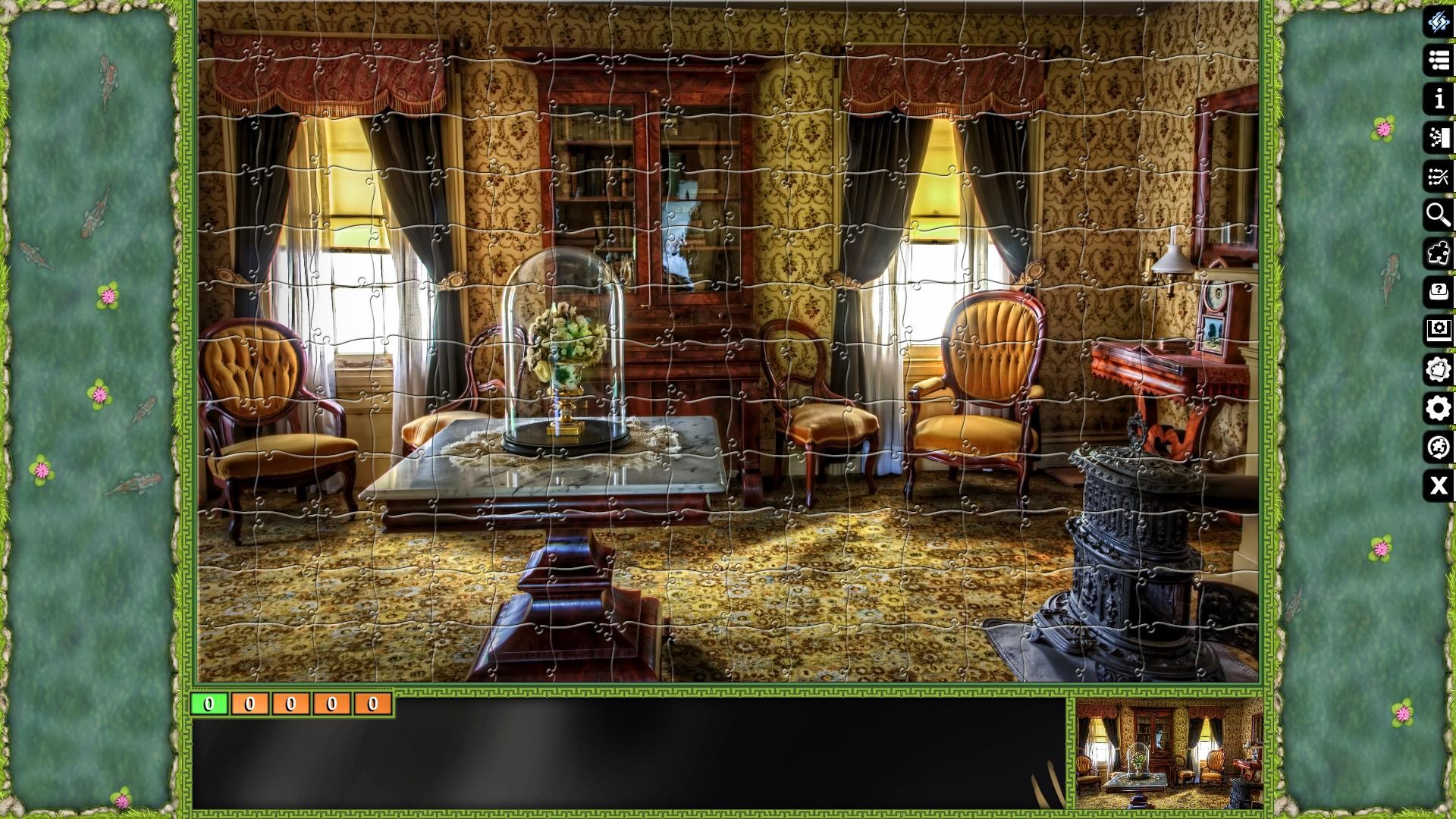Open the framed image preview icon
The image size is (1456, 819).
tap(1437, 331)
